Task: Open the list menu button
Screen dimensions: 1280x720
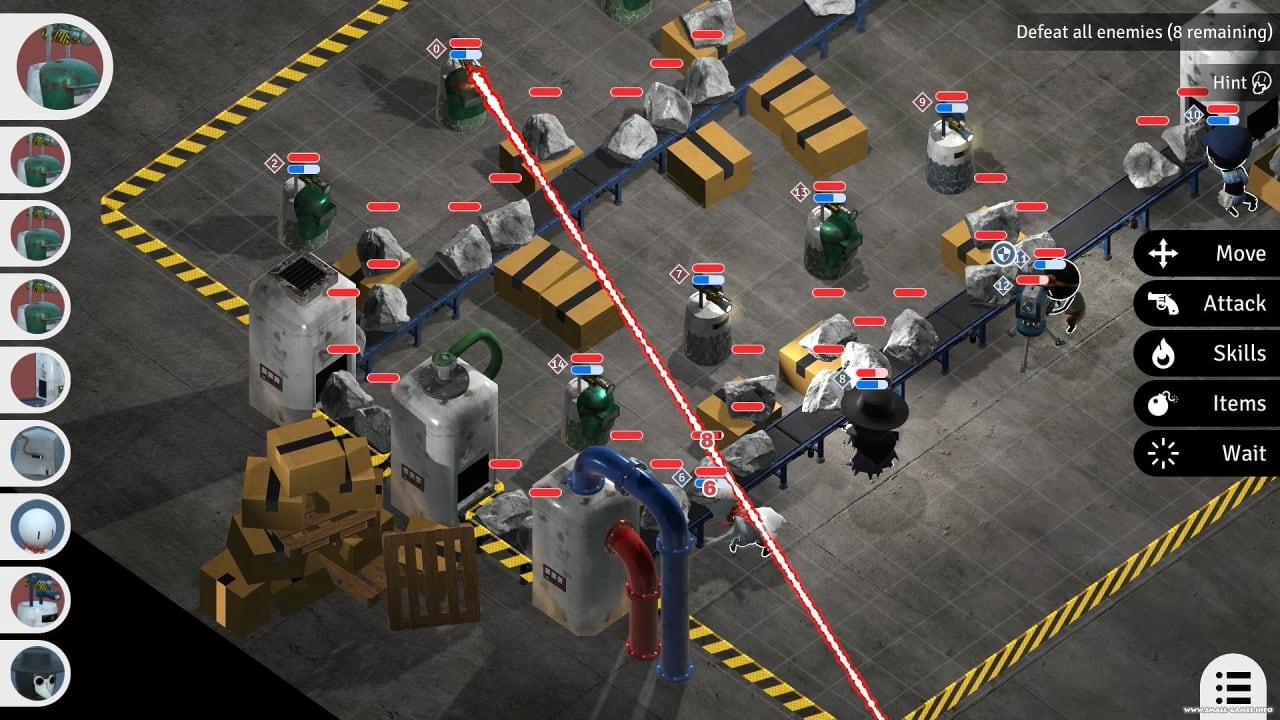Action: click(x=1233, y=688)
